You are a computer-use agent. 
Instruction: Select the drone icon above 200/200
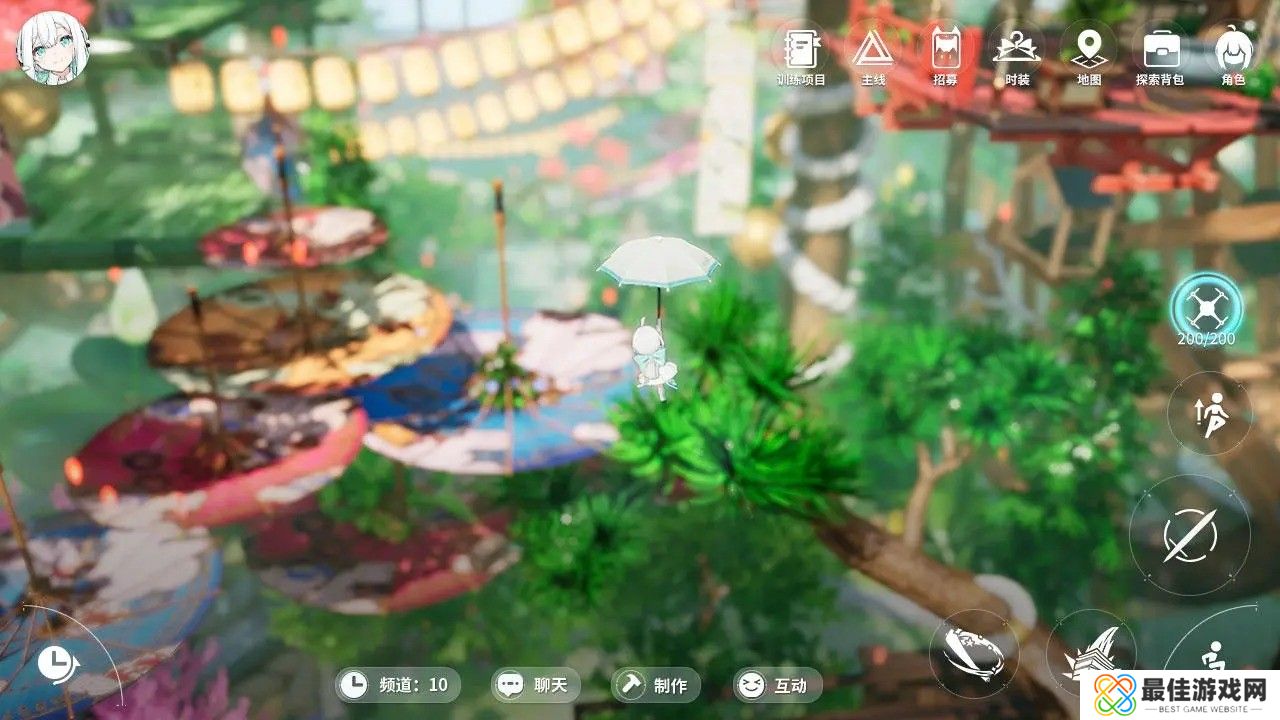click(1208, 305)
